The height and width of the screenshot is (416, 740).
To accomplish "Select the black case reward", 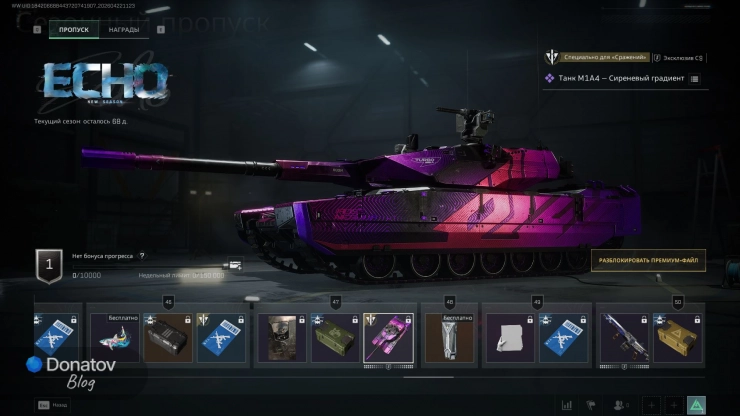I will pos(167,337).
